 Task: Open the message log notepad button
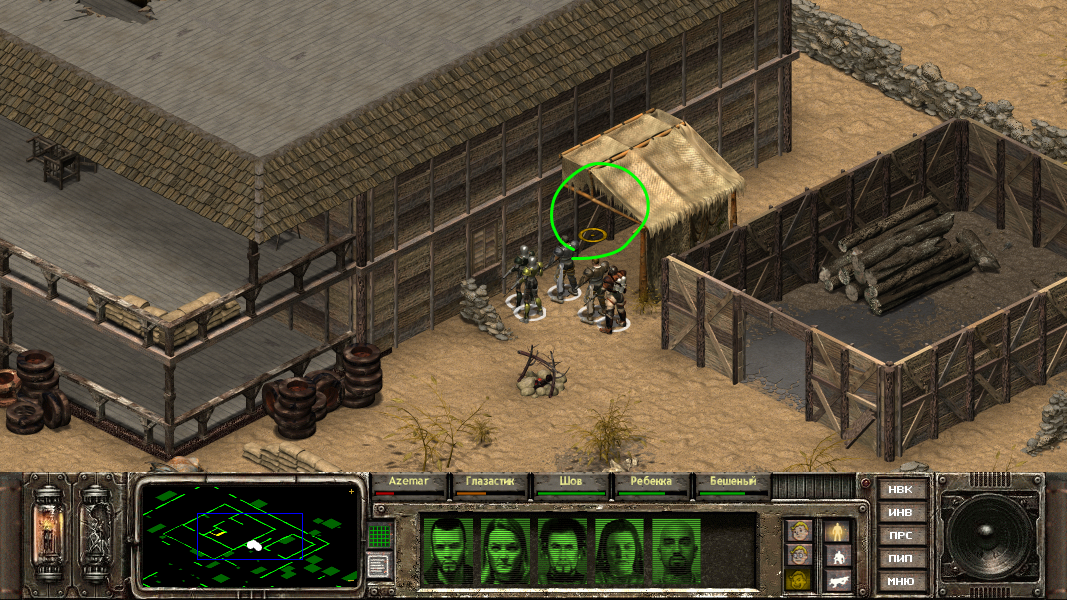(379, 566)
